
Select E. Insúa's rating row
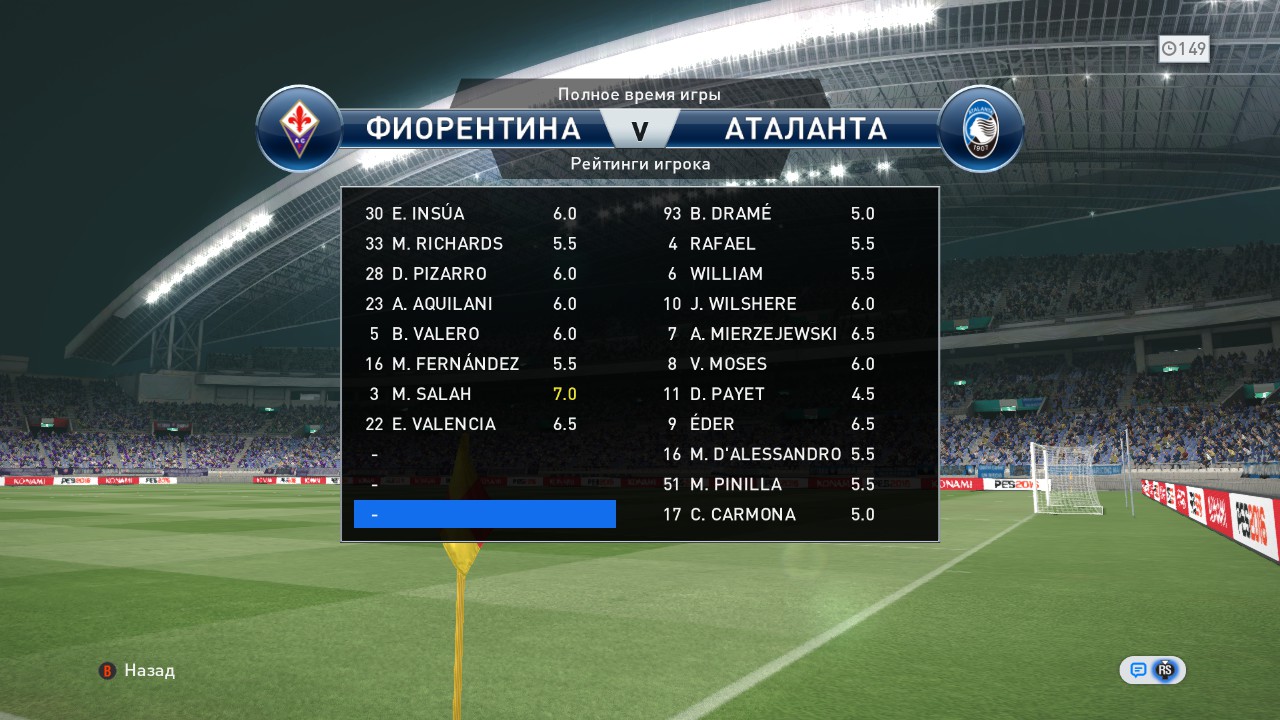[x=470, y=214]
